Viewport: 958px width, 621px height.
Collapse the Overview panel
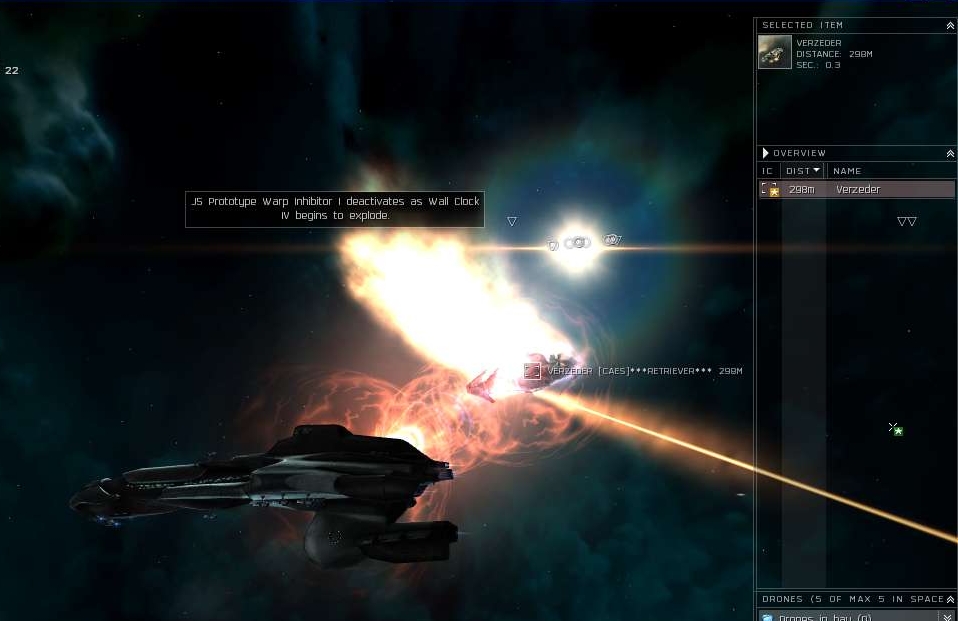[x=950, y=153]
